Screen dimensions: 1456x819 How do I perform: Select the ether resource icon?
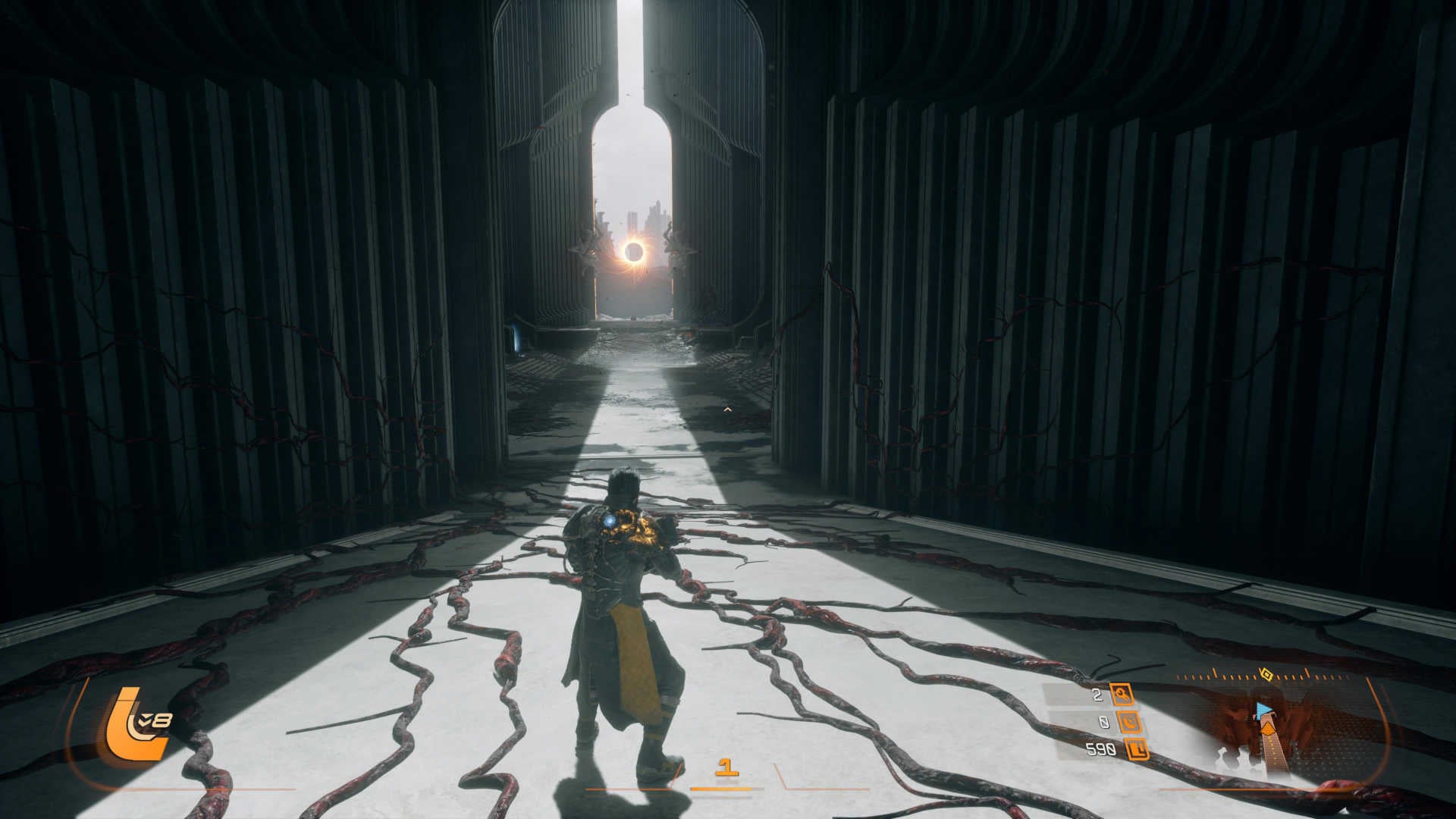pos(1131,722)
